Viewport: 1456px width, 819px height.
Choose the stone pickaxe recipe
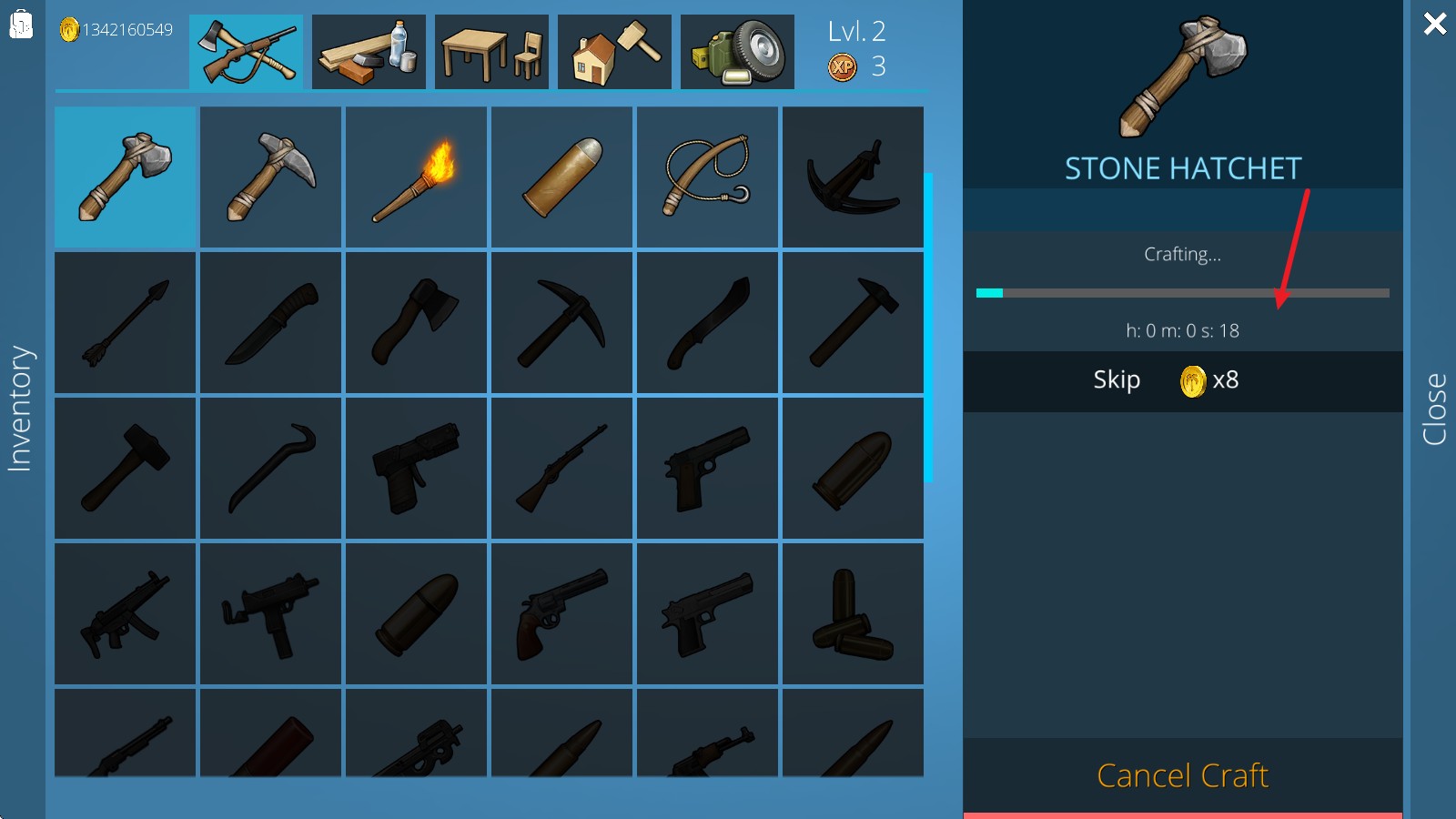271,177
